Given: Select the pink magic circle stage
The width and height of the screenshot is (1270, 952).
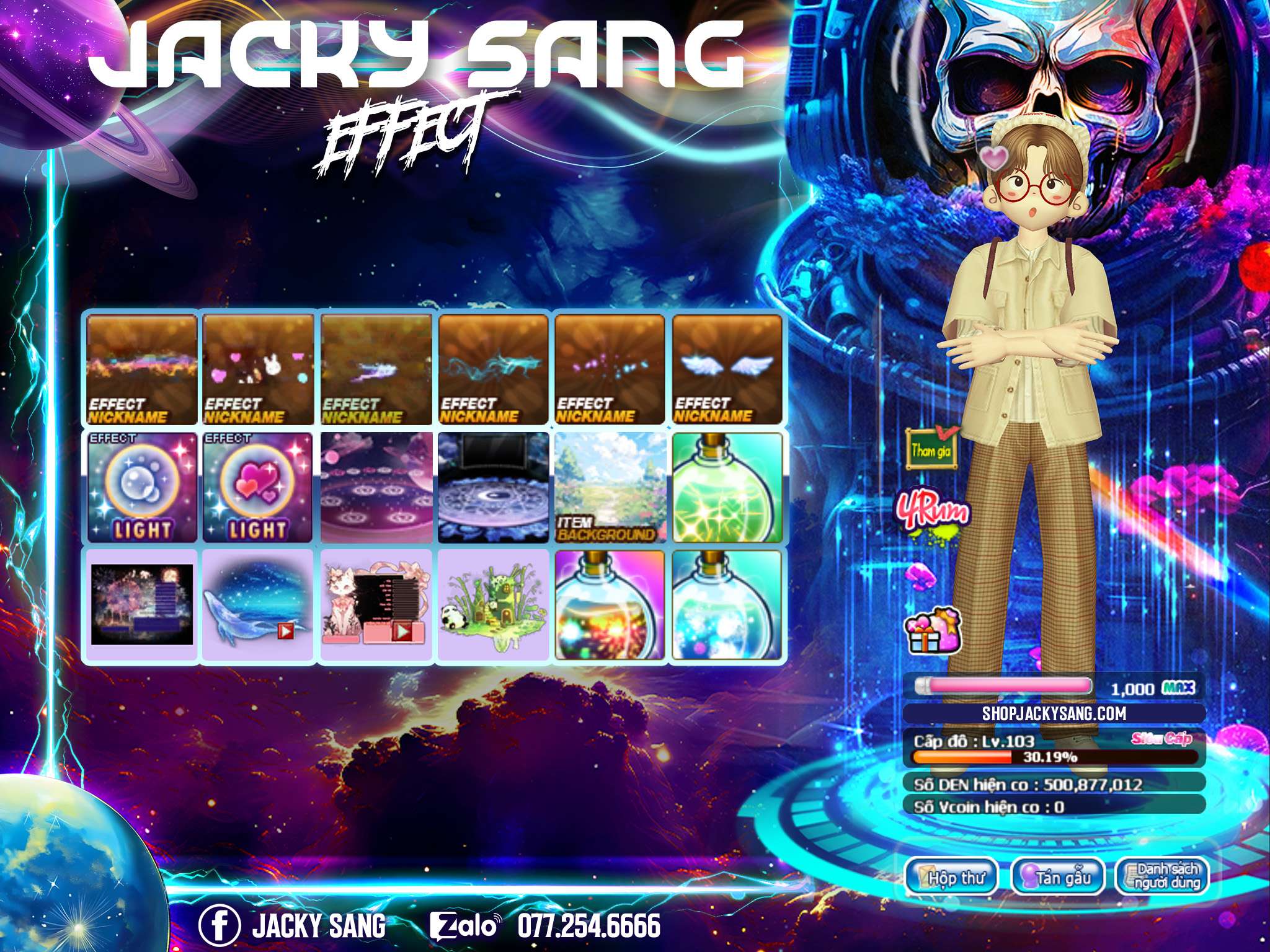Looking at the screenshot, I should [376, 487].
